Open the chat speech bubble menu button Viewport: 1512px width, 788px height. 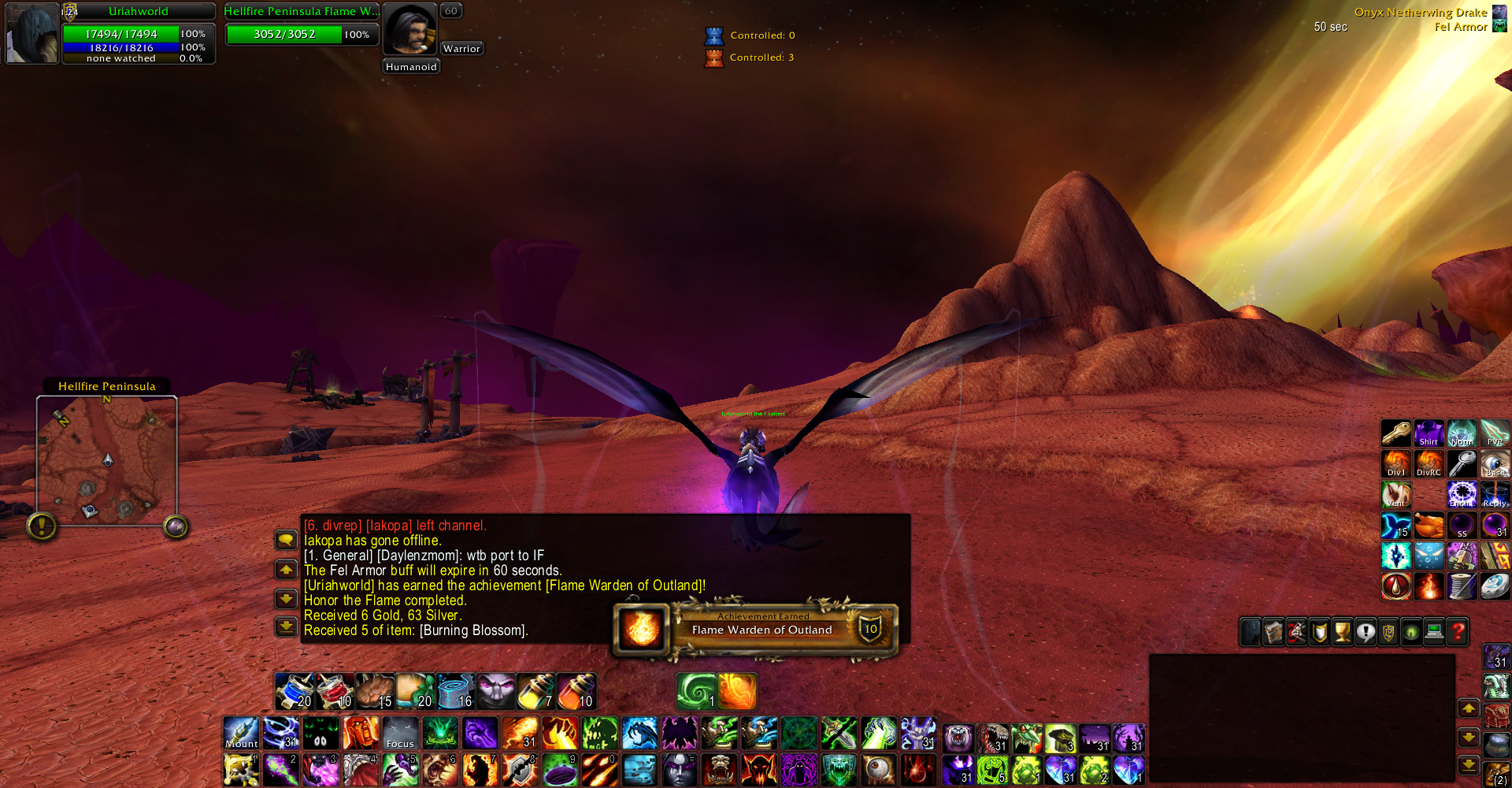pos(286,540)
